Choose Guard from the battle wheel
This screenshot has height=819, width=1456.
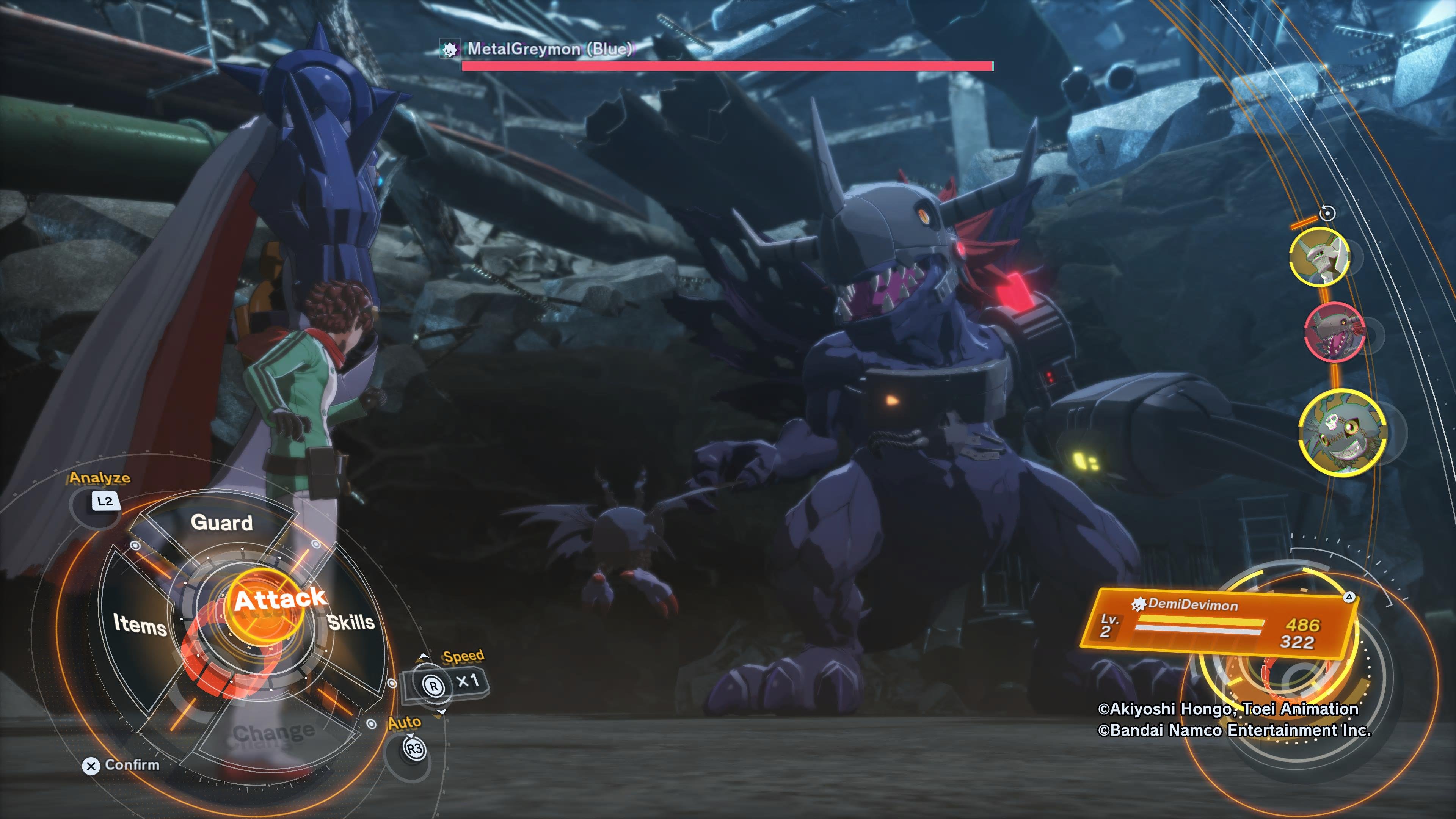[221, 523]
